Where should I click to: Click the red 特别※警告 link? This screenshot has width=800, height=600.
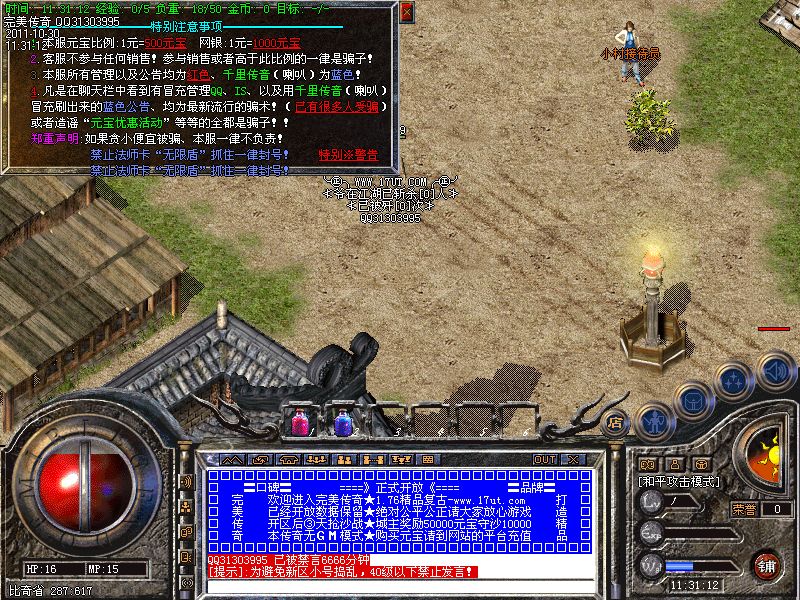click(348, 155)
